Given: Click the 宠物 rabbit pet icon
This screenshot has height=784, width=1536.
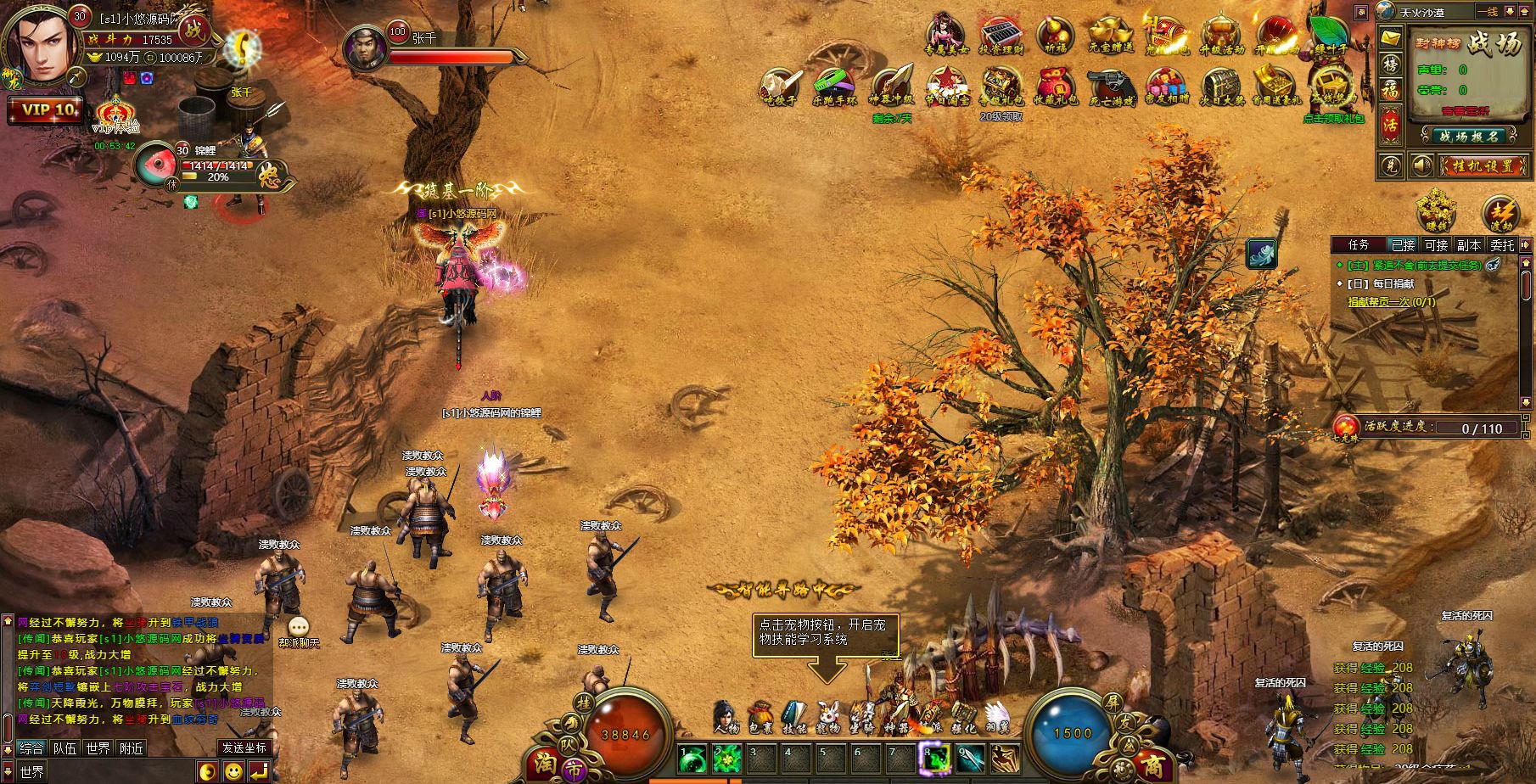Looking at the screenshot, I should pos(828,718).
